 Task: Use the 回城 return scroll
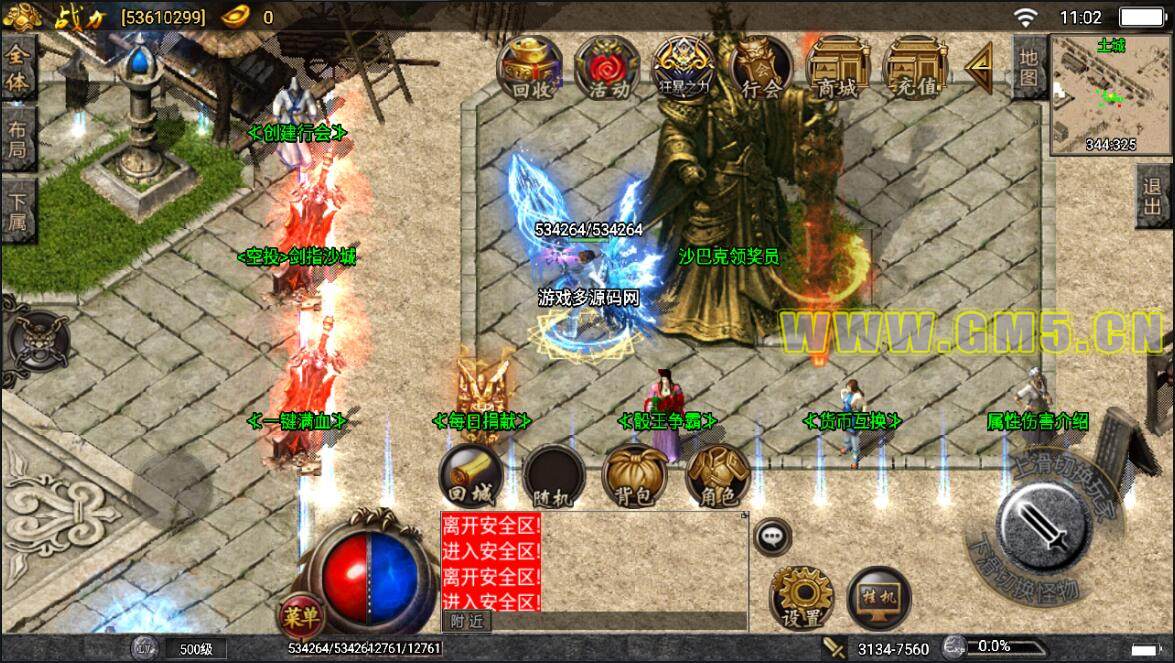click(469, 476)
